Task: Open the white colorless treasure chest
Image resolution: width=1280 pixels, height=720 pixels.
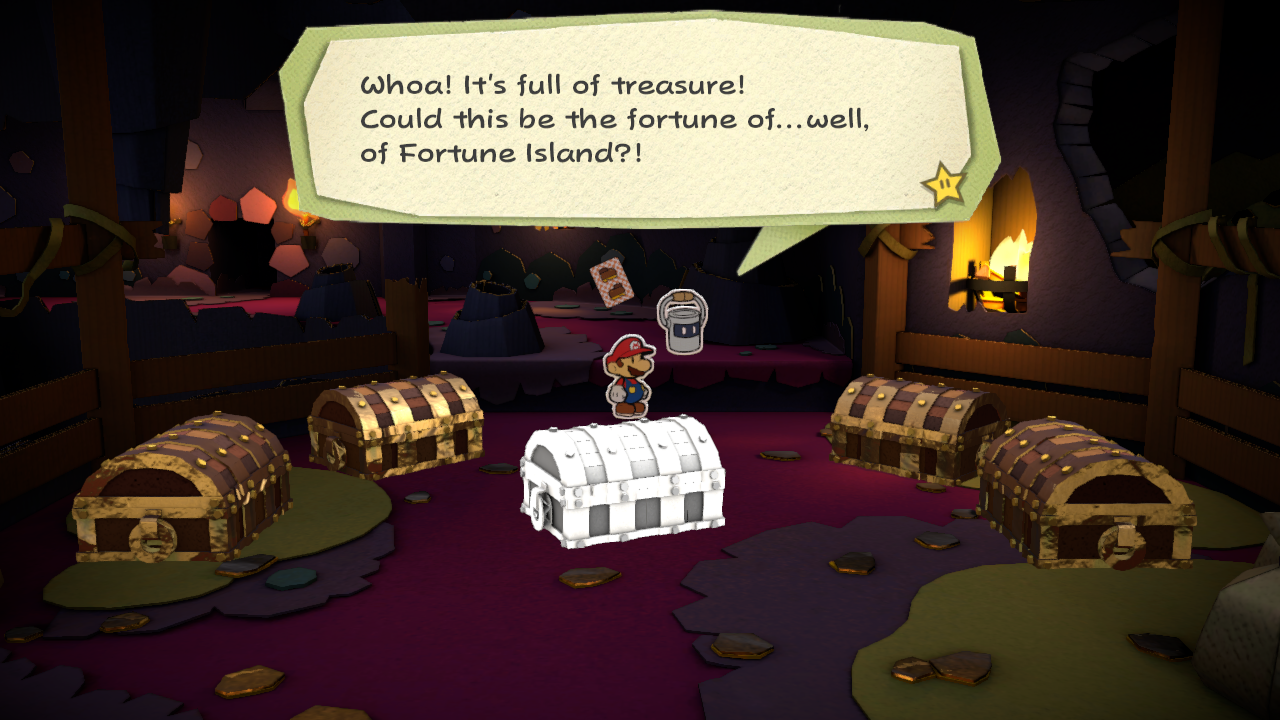Action: pos(622,480)
